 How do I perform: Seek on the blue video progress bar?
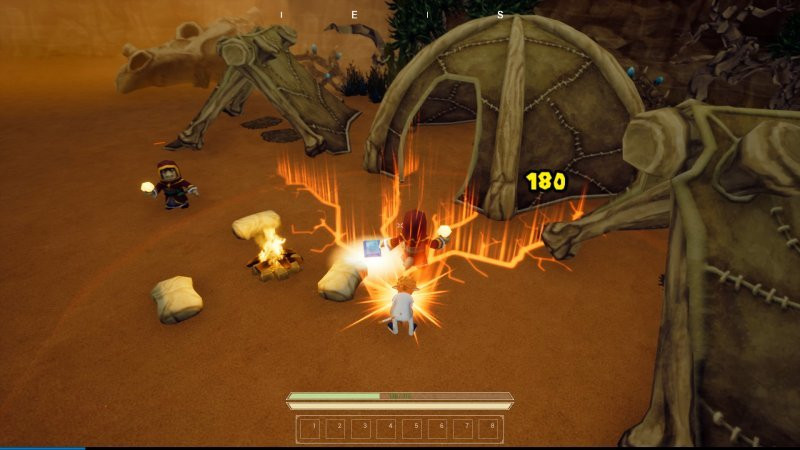(x=42, y=448)
